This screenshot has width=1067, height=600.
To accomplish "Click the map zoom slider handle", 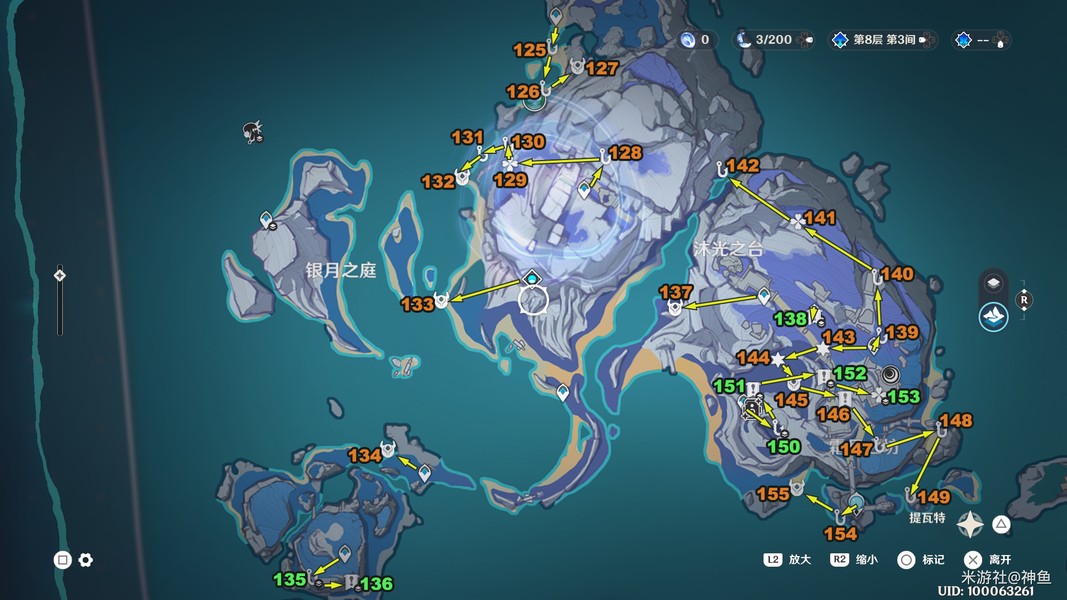I will click(60, 275).
